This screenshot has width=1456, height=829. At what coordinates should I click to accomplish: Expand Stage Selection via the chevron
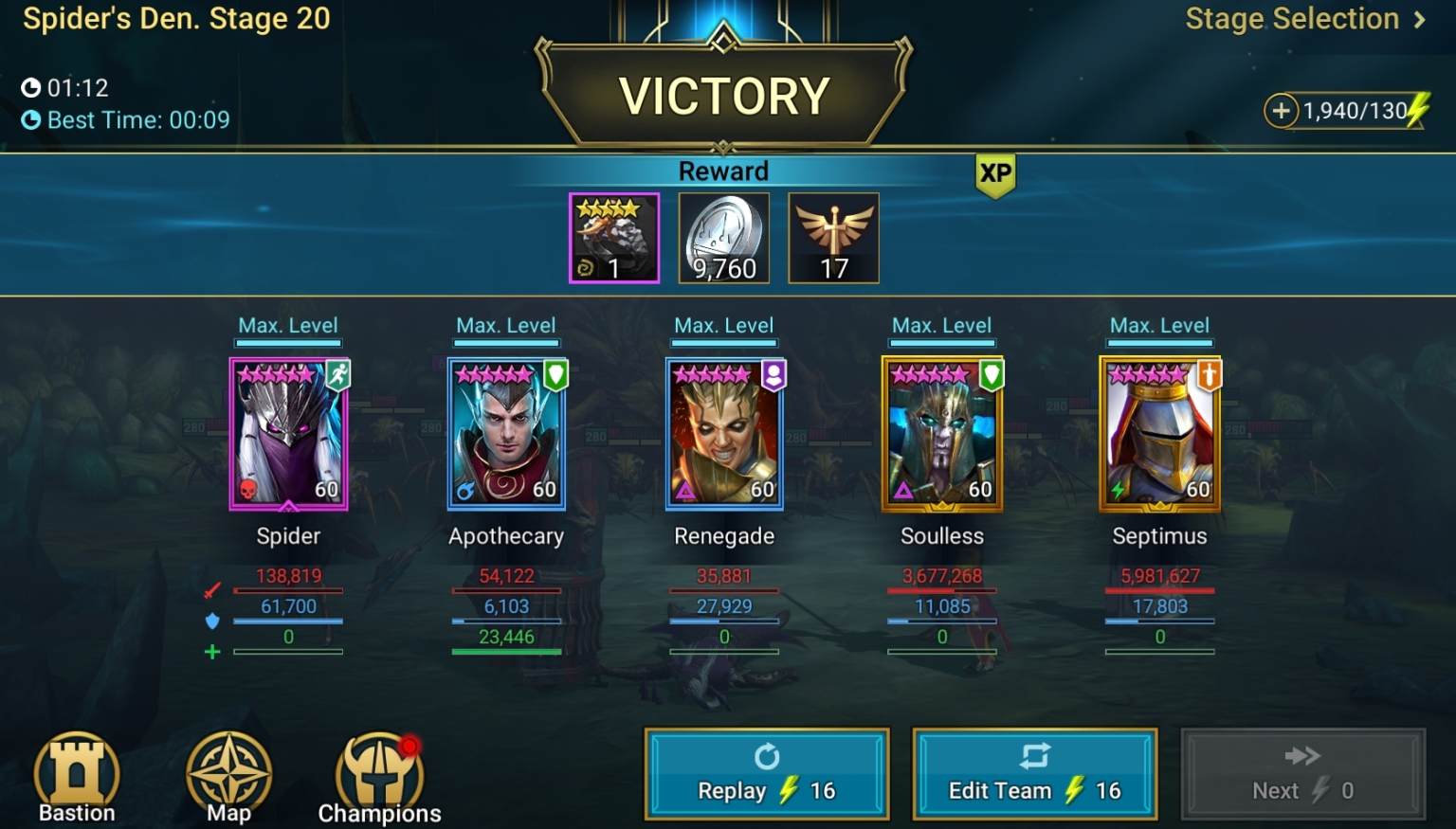[1418, 19]
